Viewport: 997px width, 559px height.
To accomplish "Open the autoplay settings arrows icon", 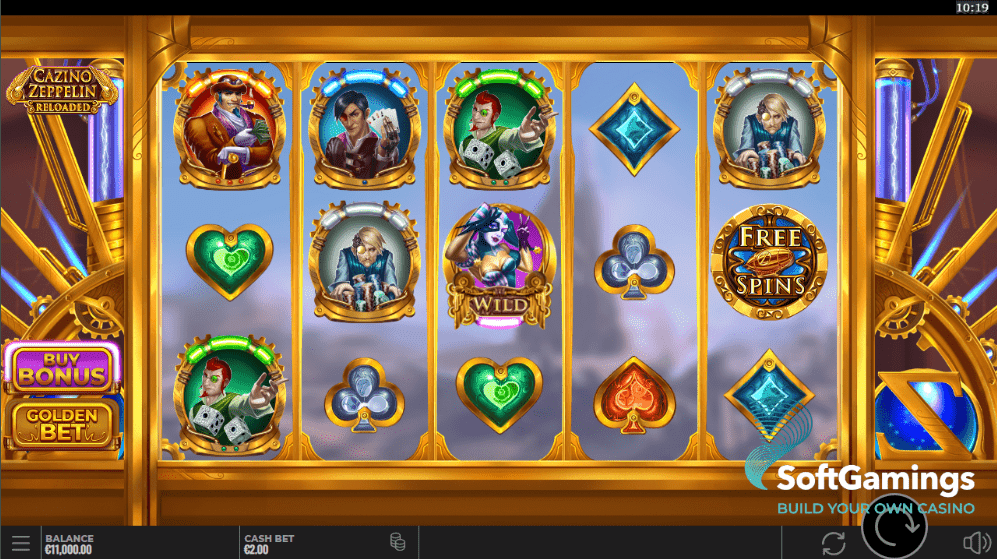I will 832,543.
